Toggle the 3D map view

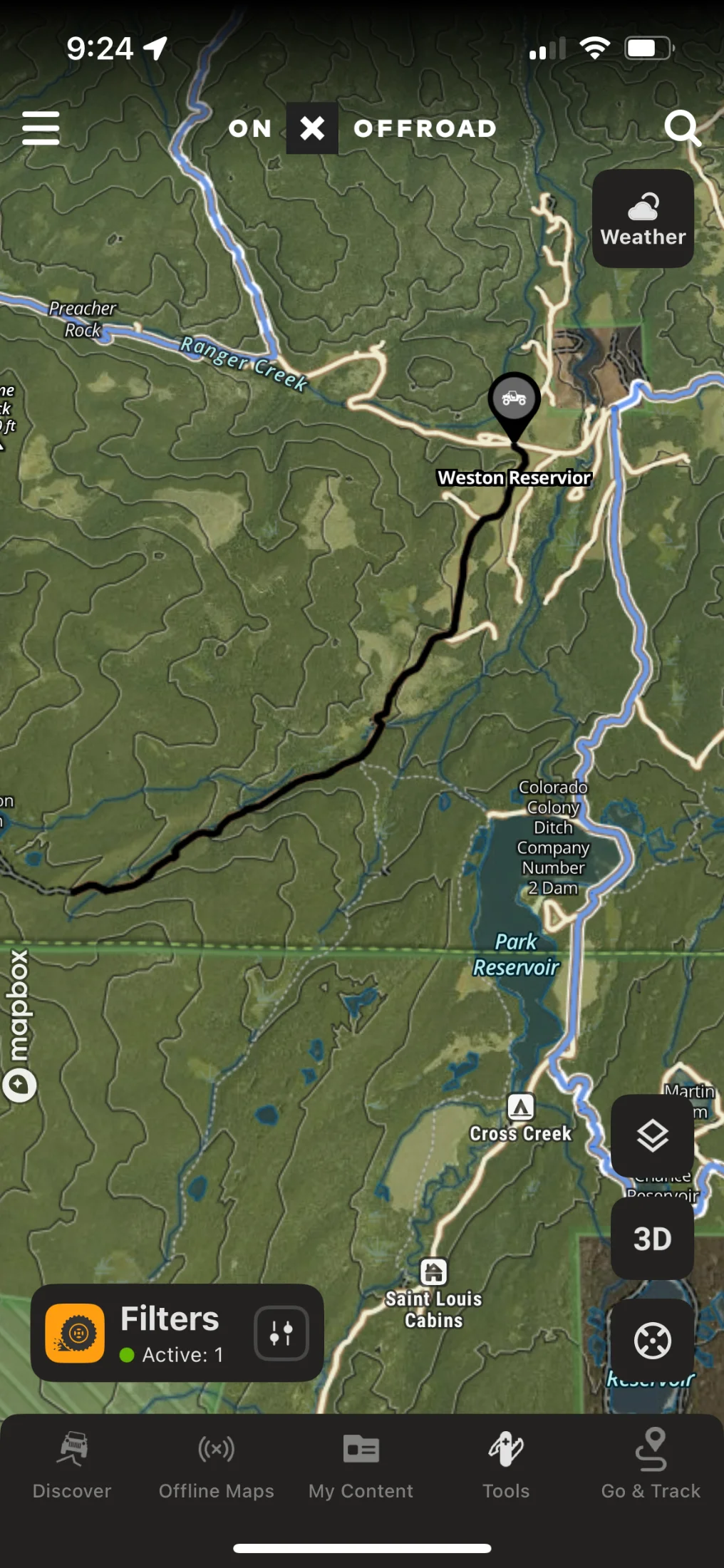point(652,1239)
